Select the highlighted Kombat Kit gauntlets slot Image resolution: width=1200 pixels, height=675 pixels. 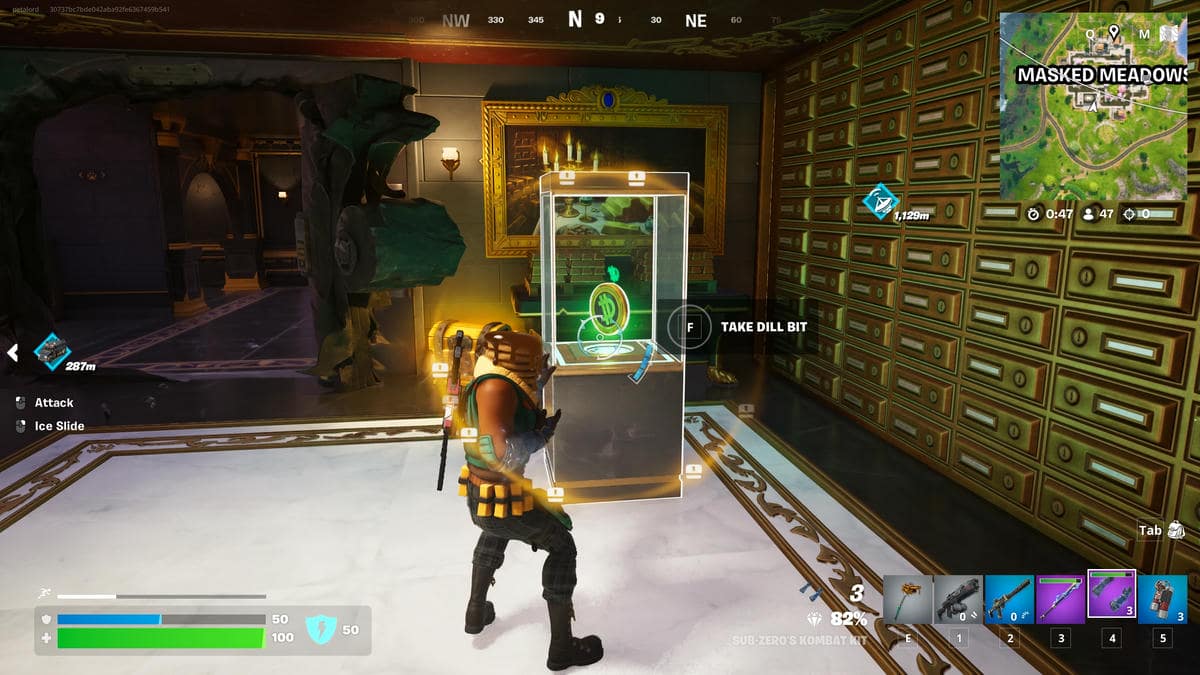pyautogui.click(x=1111, y=597)
